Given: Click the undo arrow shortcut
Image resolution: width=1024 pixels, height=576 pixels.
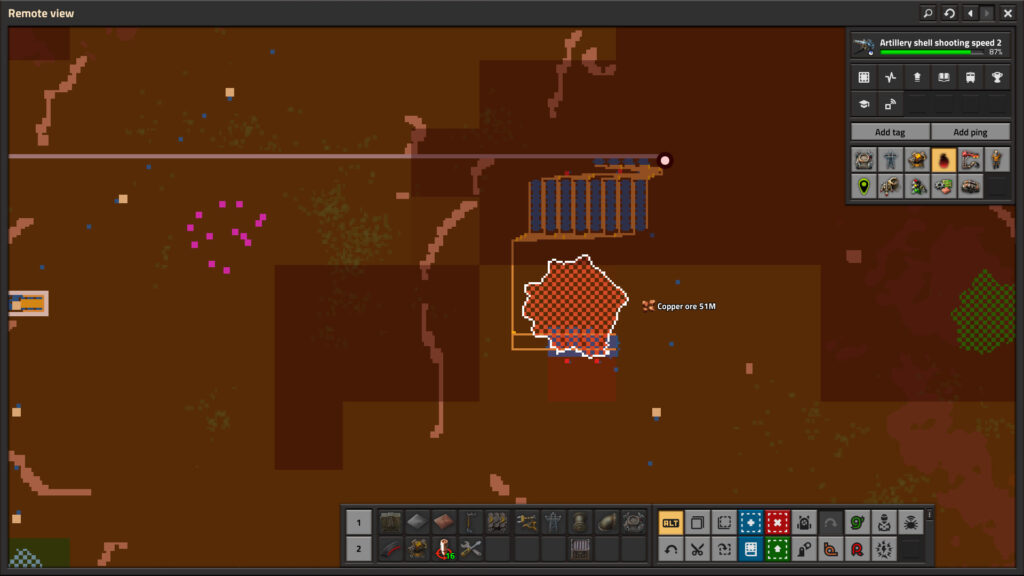Looking at the screenshot, I should pyautogui.click(x=670, y=549).
